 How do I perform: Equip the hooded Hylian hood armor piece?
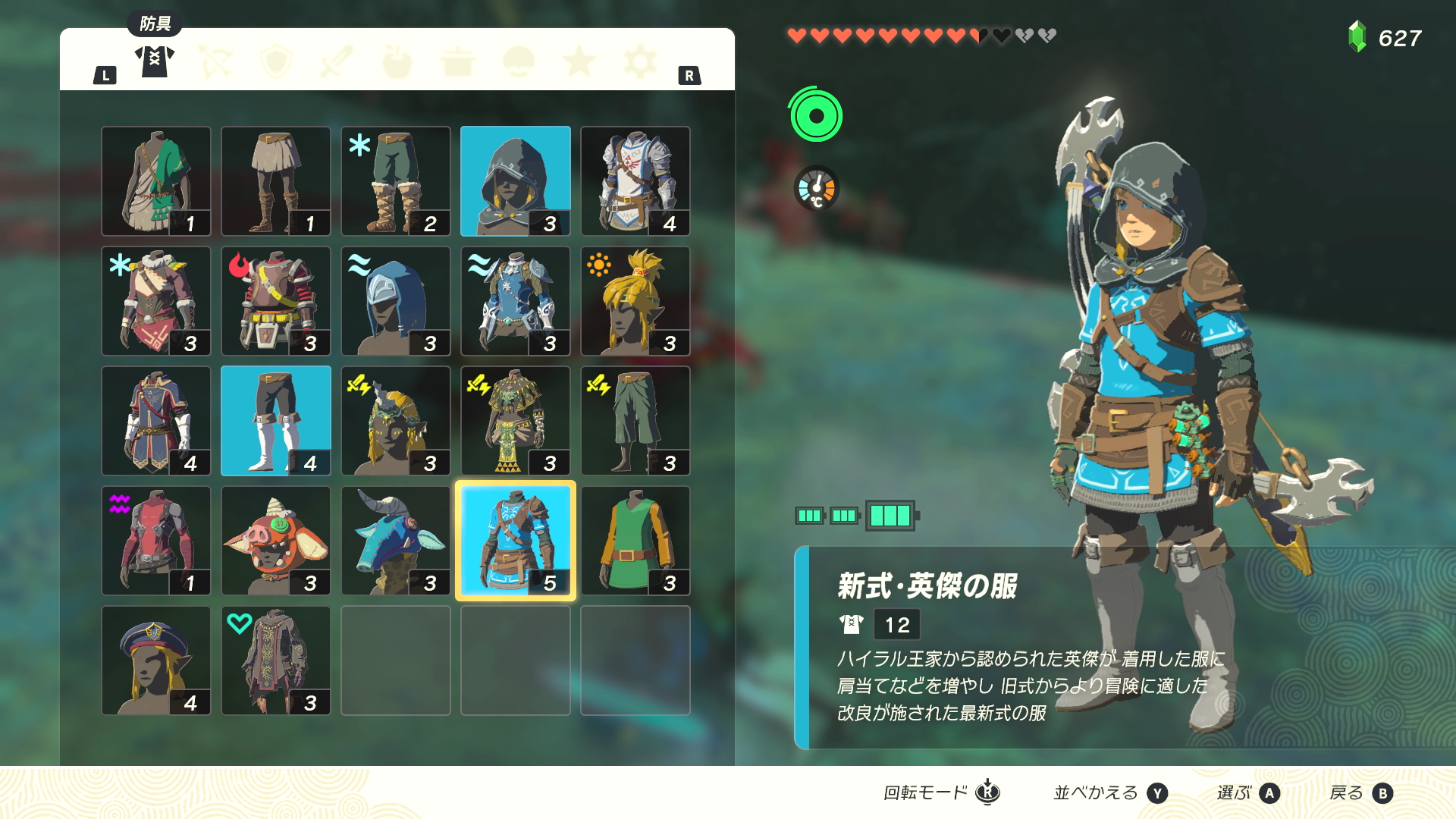coord(515,180)
